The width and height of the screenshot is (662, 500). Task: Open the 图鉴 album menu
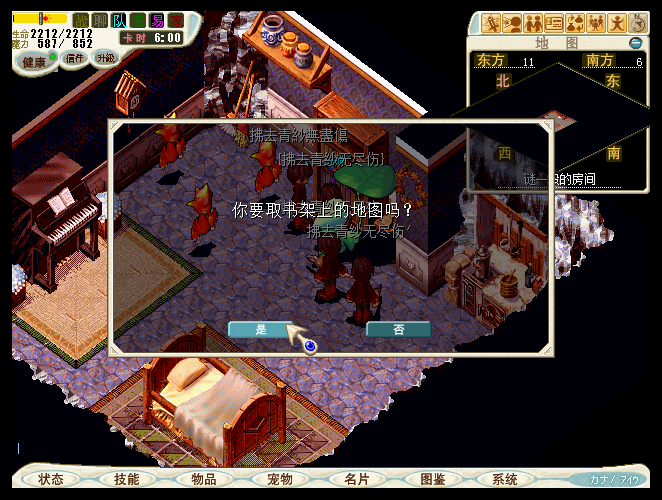433,479
